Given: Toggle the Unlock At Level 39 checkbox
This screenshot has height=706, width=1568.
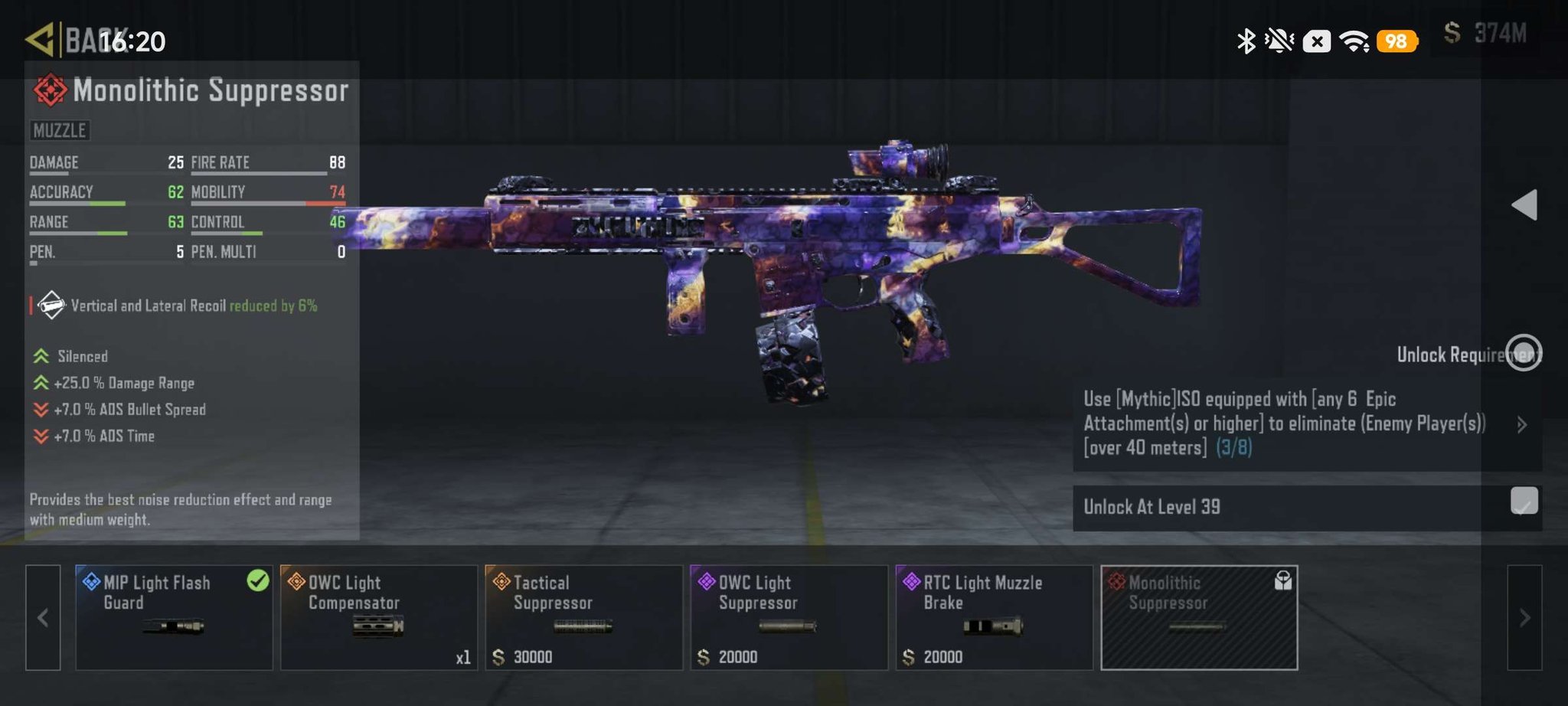Looking at the screenshot, I should [1524, 502].
